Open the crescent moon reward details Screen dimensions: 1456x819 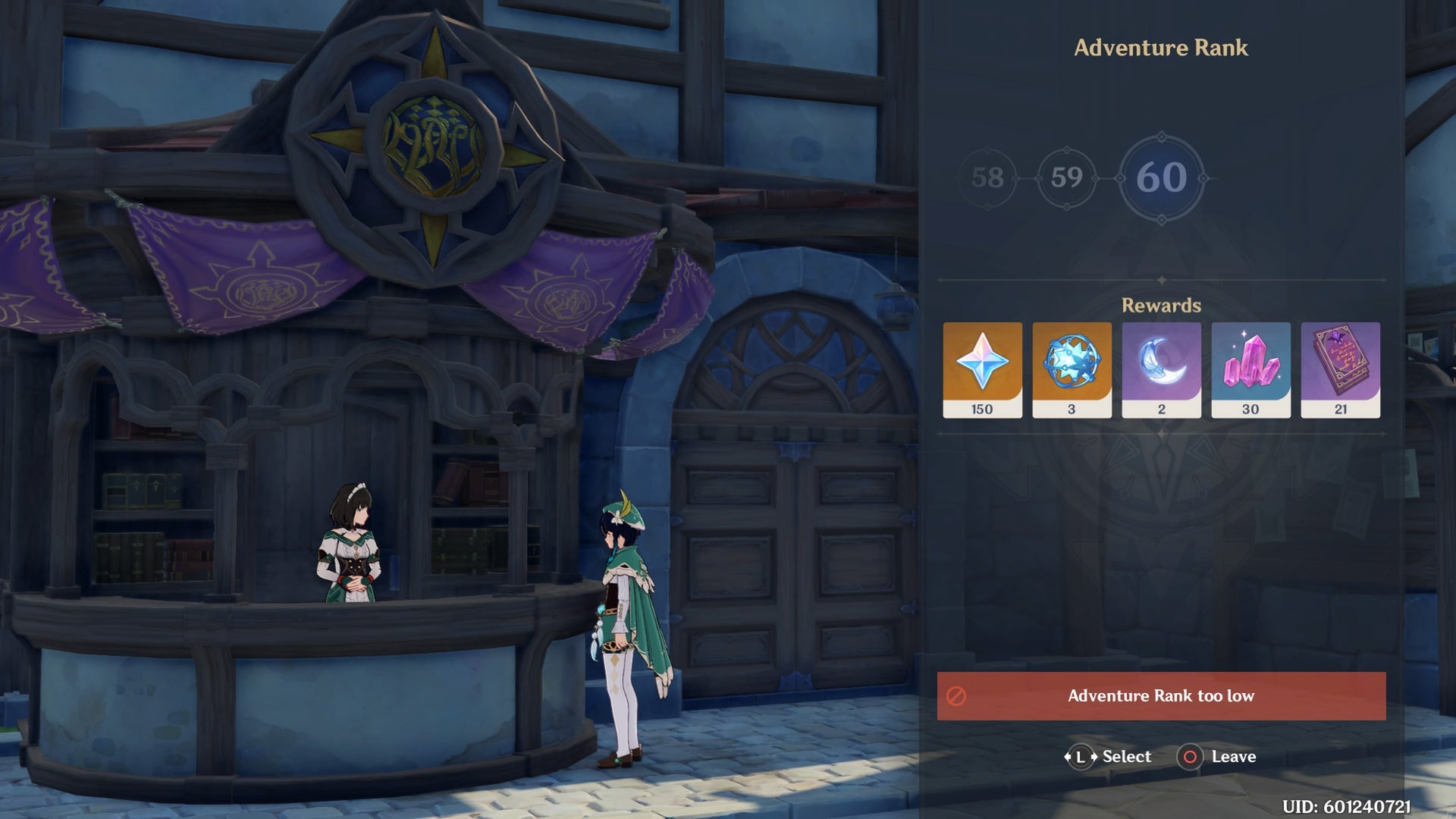coord(1161,369)
